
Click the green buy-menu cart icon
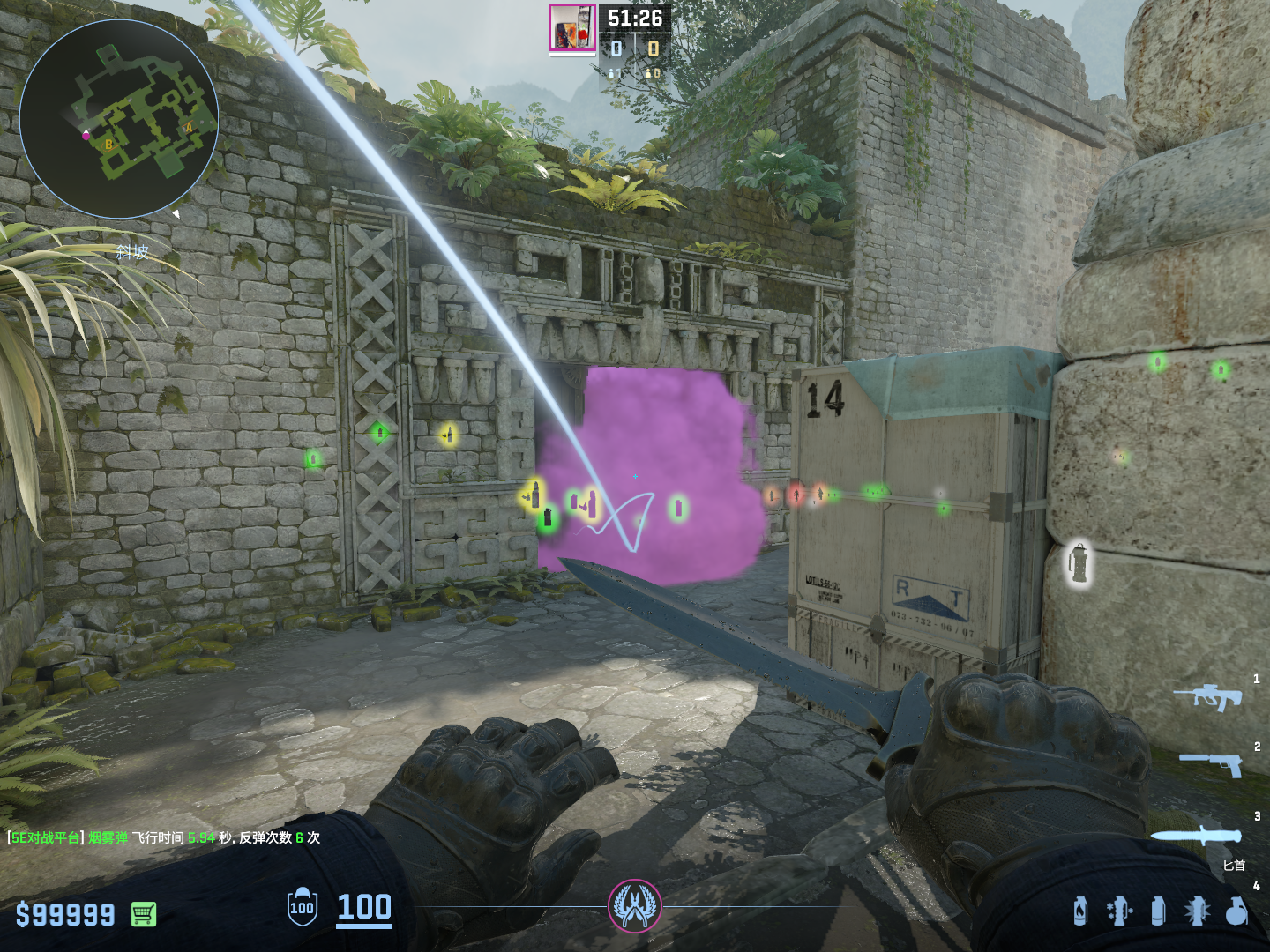pyautogui.click(x=144, y=914)
